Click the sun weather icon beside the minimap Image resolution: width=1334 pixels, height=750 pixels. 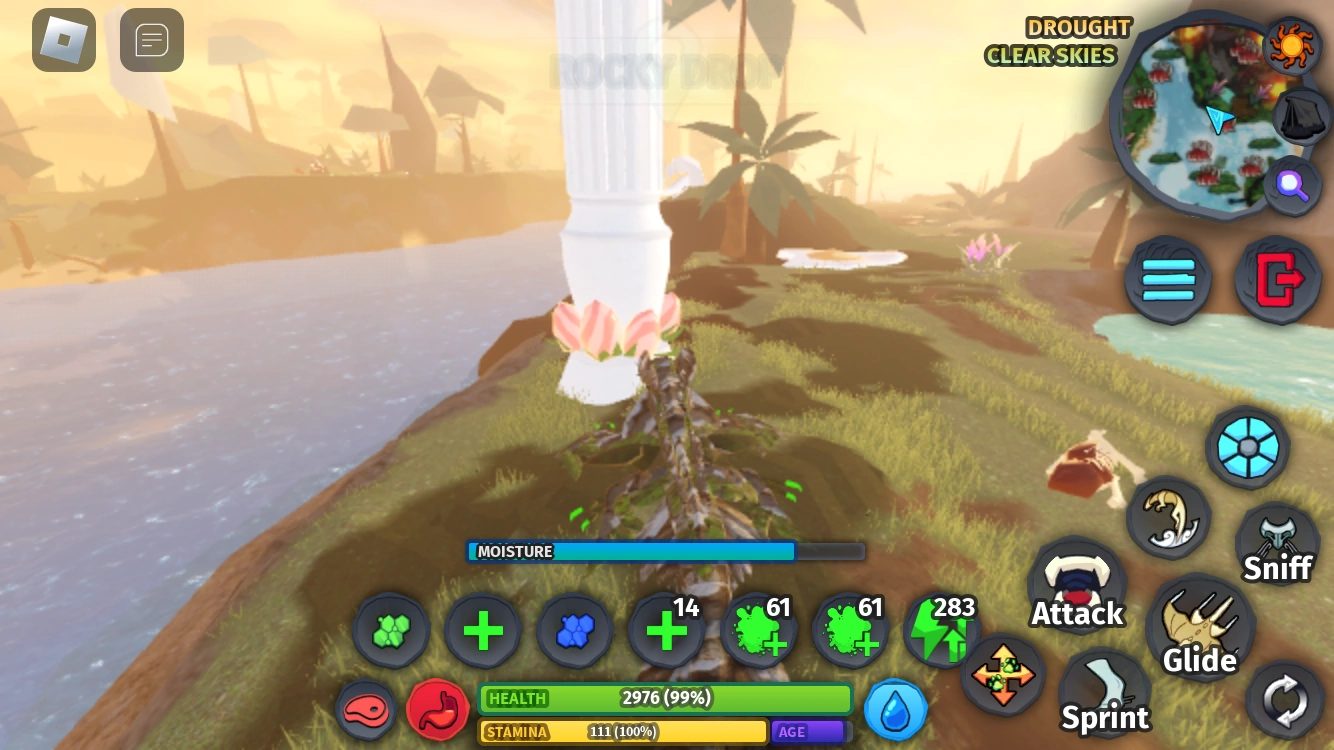[x=1291, y=45]
